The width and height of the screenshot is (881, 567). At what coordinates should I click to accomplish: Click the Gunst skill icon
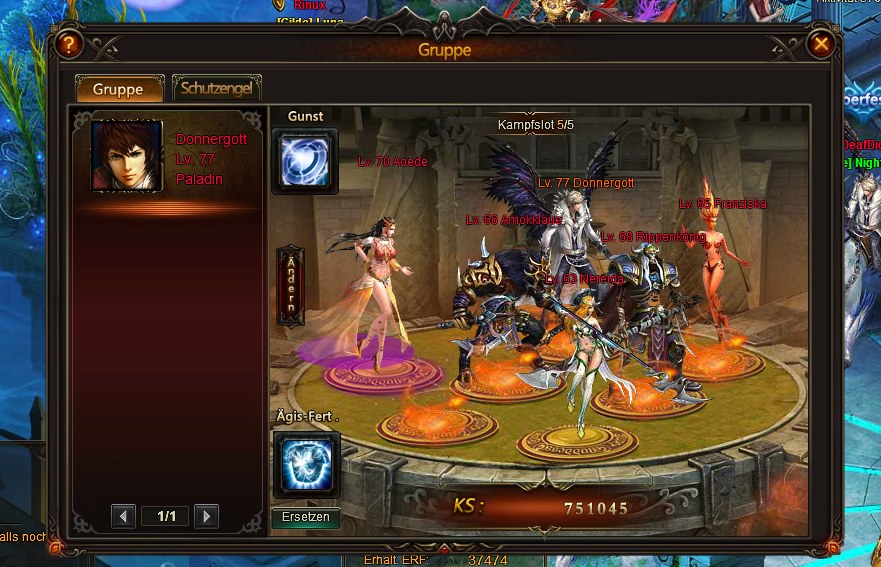pyautogui.click(x=305, y=160)
